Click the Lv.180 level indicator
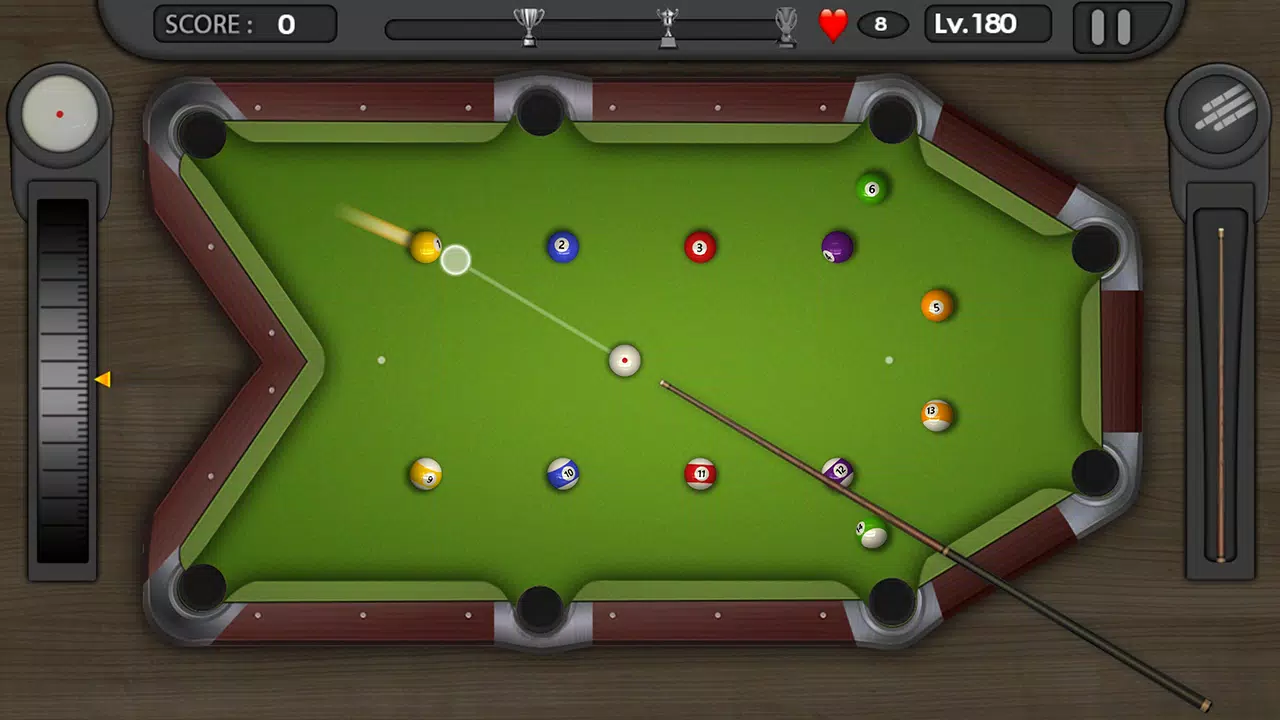This screenshot has height=720, width=1280. pyautogui.click(x=986, y=24)
